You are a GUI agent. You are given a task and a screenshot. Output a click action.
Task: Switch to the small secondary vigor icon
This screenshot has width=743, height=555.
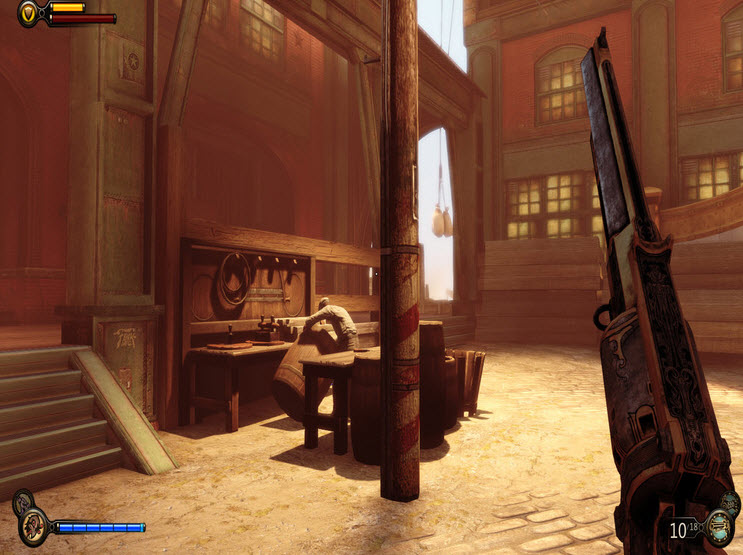(x=21, y=500)
